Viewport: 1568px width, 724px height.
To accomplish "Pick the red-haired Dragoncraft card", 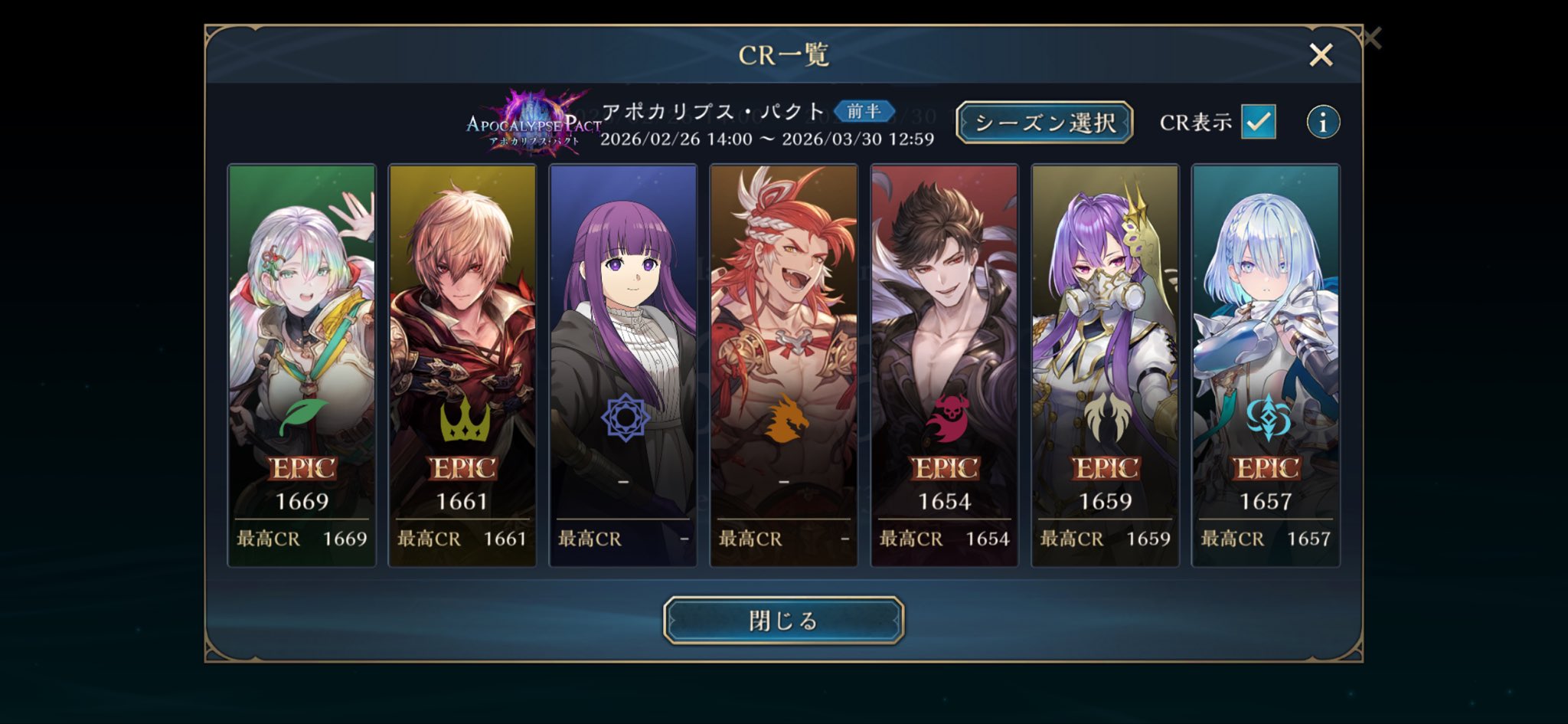I will click(x=783, y=365).
